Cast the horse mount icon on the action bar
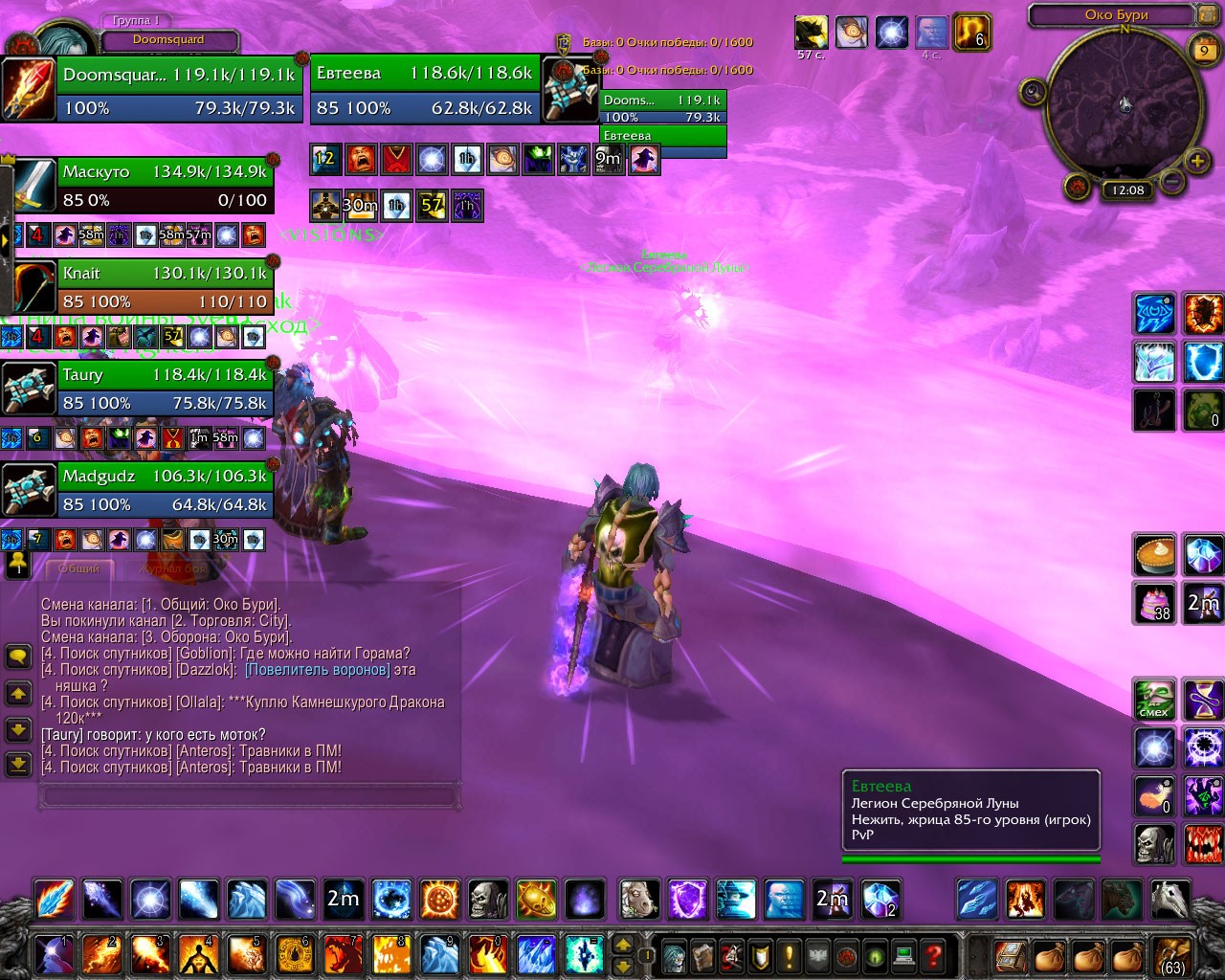The image size is (1225, 980). [639, 900]
